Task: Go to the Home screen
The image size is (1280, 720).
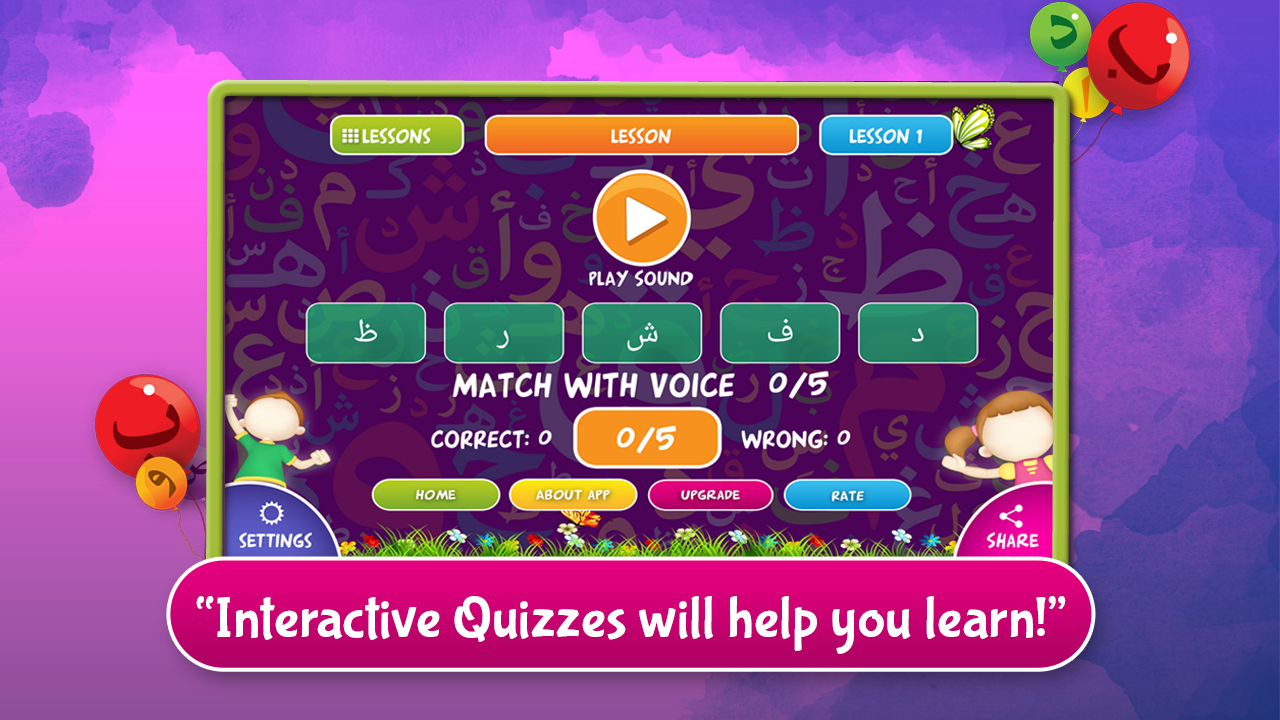Action: click(x=435, y=494)
